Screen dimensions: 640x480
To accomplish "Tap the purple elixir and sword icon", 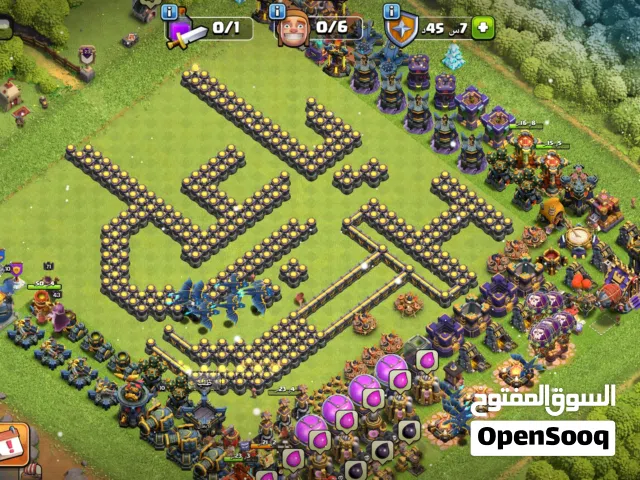I will point(185,32).
